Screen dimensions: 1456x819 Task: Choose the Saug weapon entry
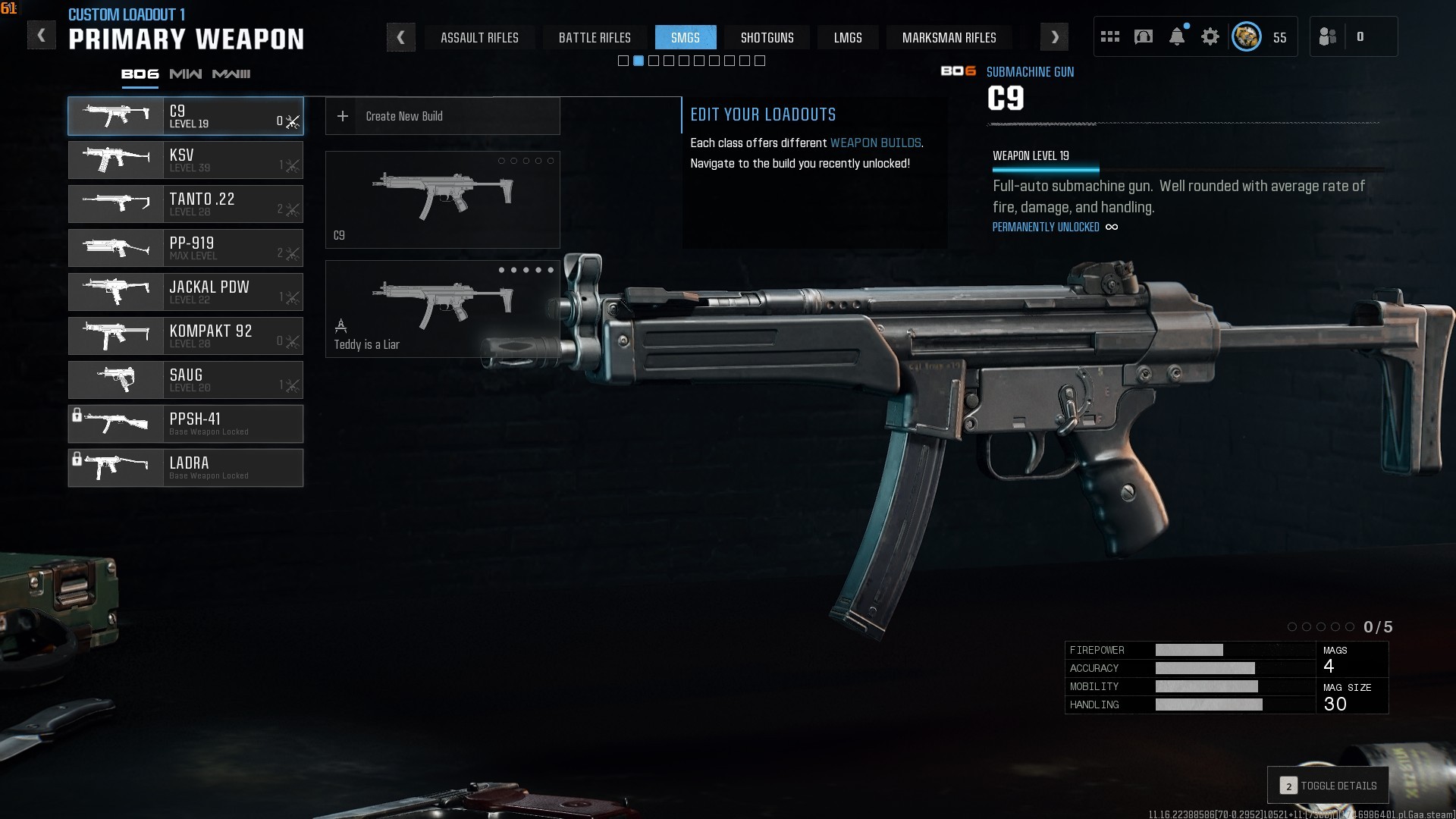pos(186,380)
